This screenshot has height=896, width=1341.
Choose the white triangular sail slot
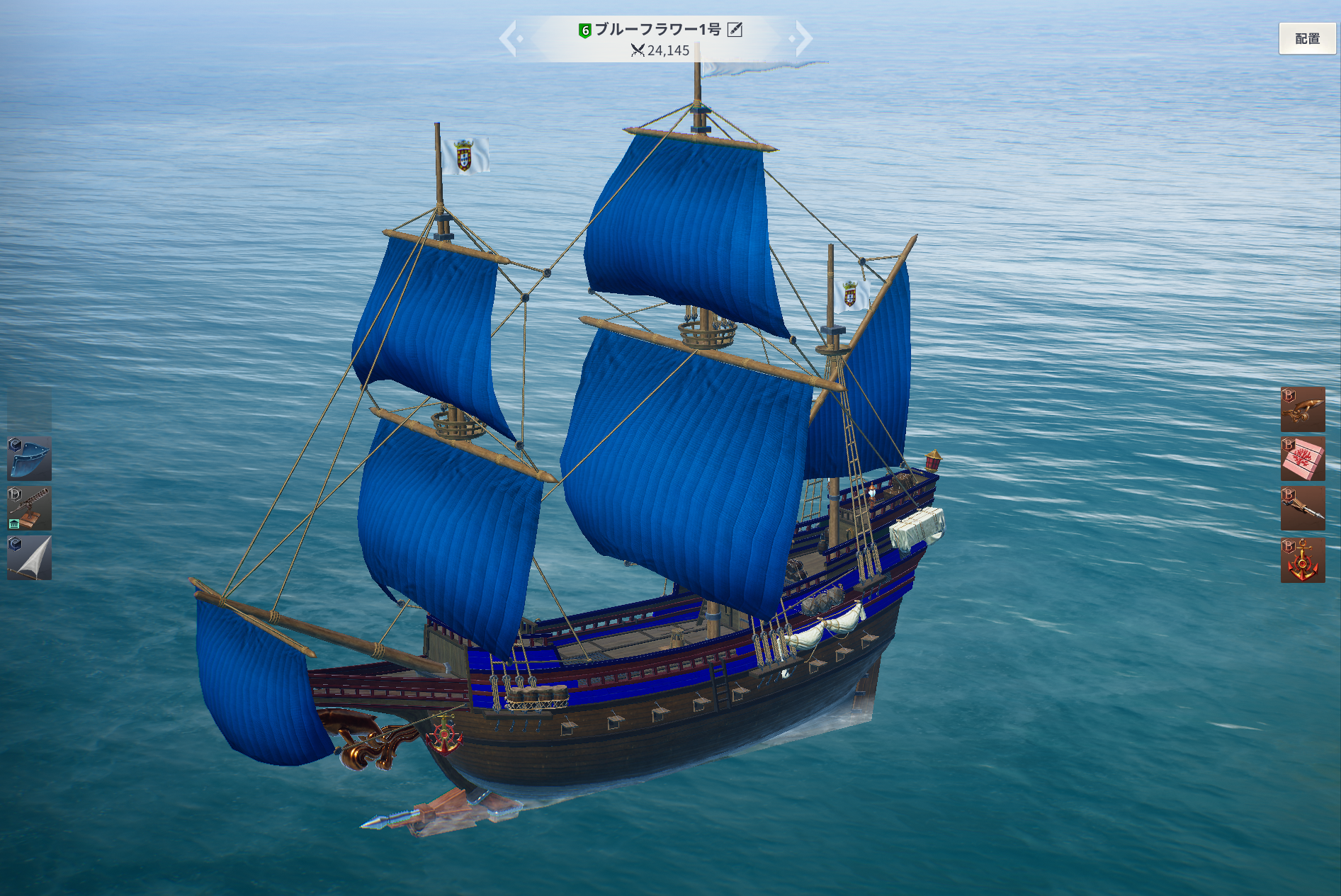(29, 558)
